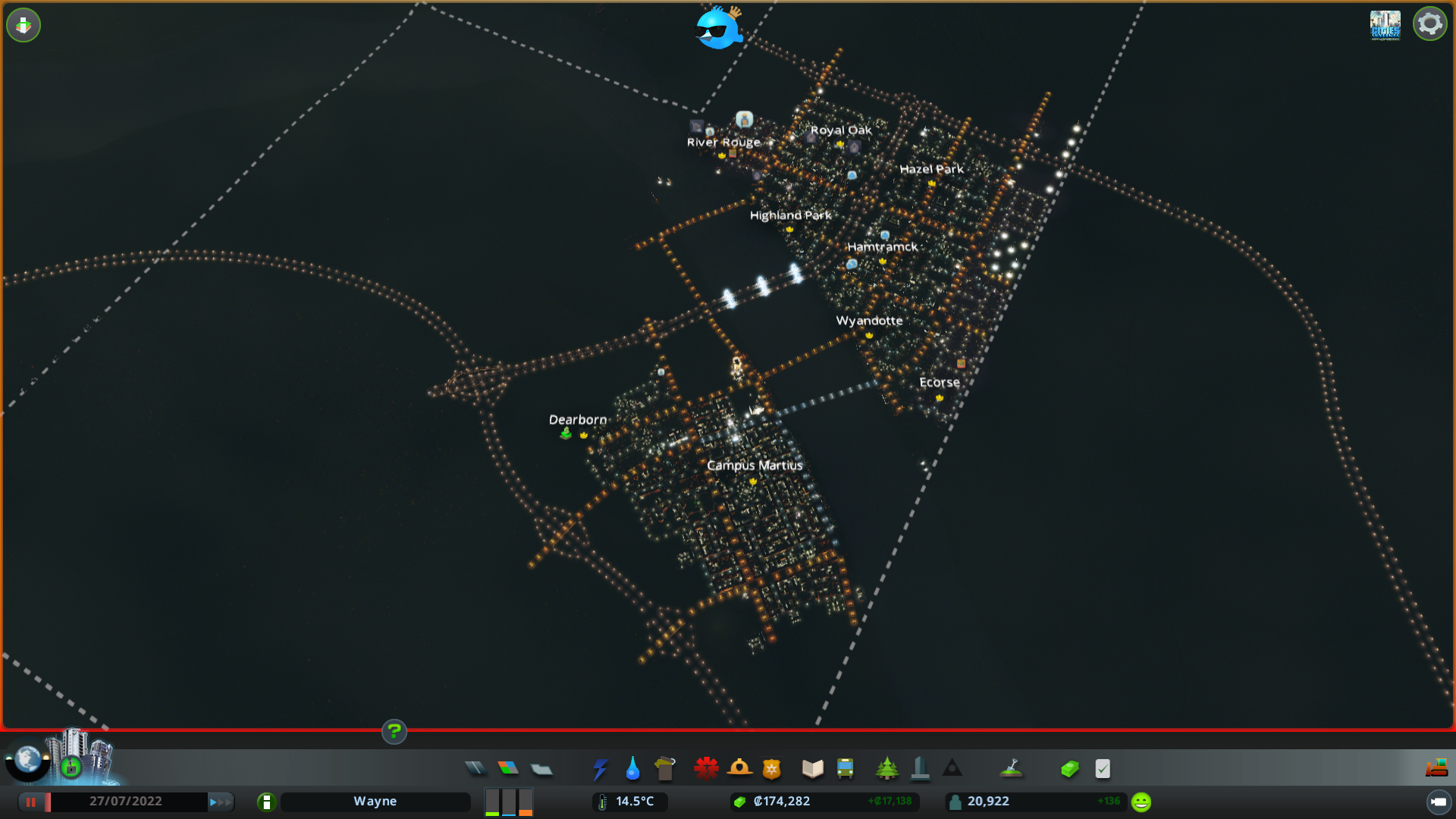
Task: Pause the game simulation
Action: click(x=32, y=801)
